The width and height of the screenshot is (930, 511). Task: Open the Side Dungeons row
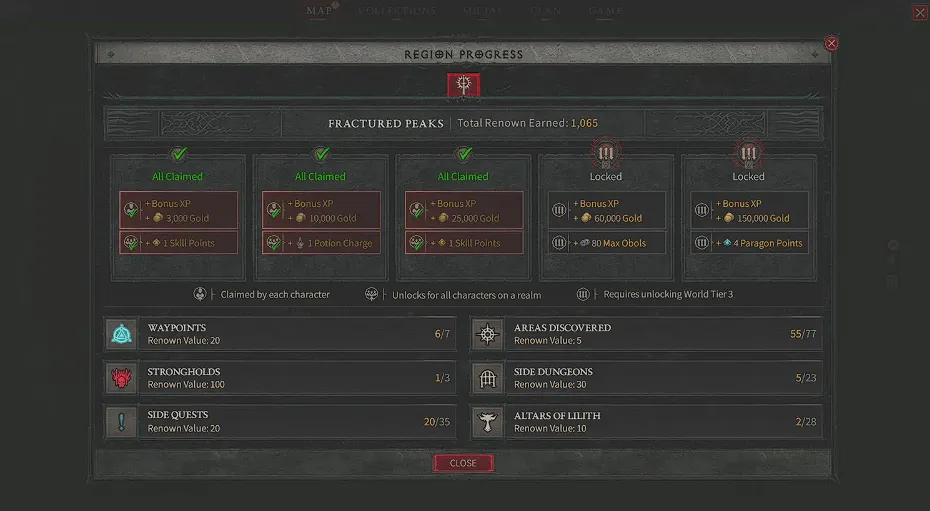(646, 378)
